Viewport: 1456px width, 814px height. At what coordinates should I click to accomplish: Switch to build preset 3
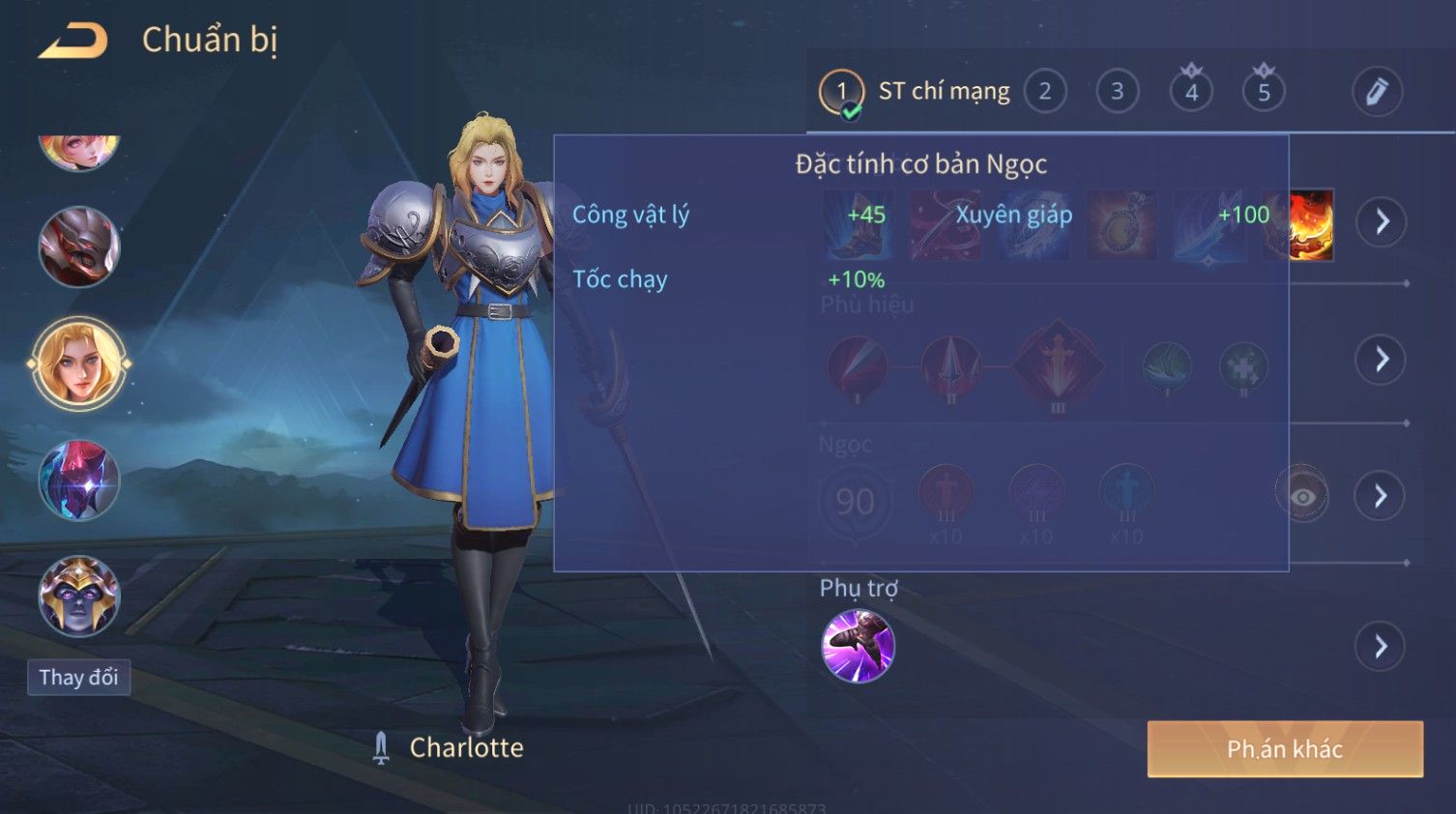pyautogui.click(x=1117, y=92)
